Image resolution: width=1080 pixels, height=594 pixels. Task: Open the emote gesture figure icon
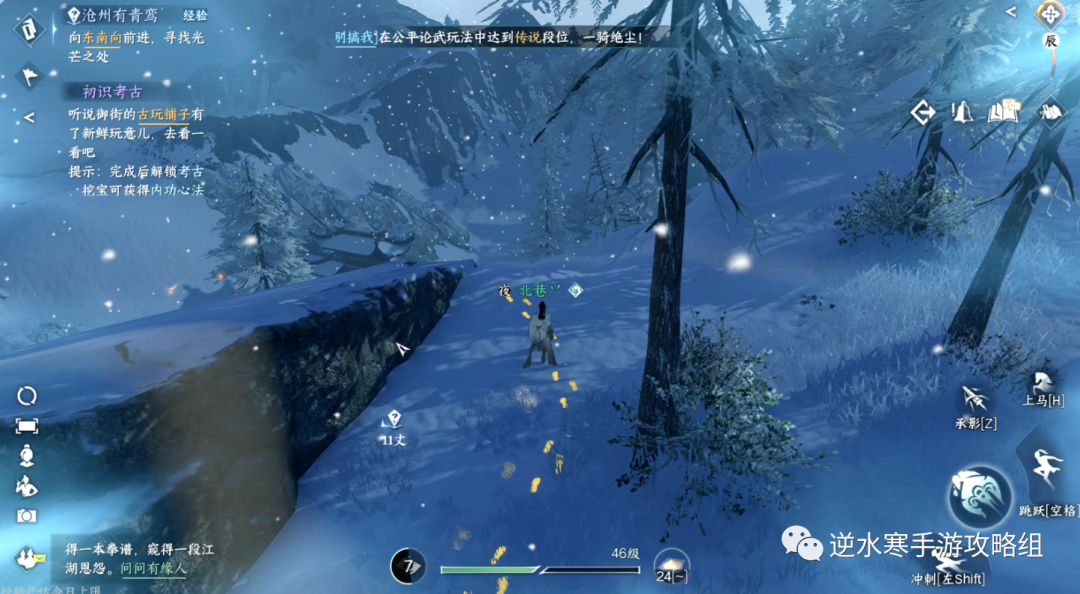point(26,486)
